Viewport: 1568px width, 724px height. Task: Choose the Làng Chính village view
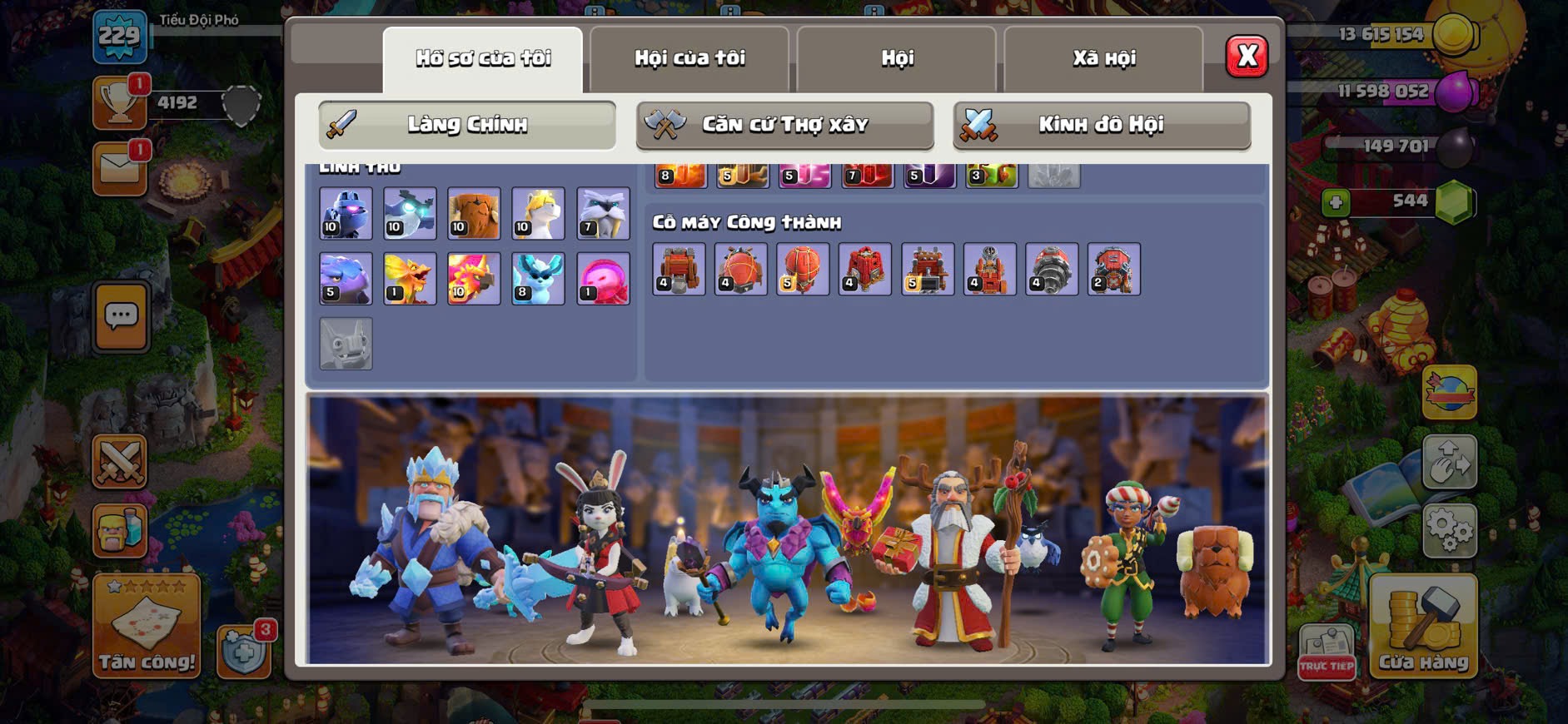point(467,125)
